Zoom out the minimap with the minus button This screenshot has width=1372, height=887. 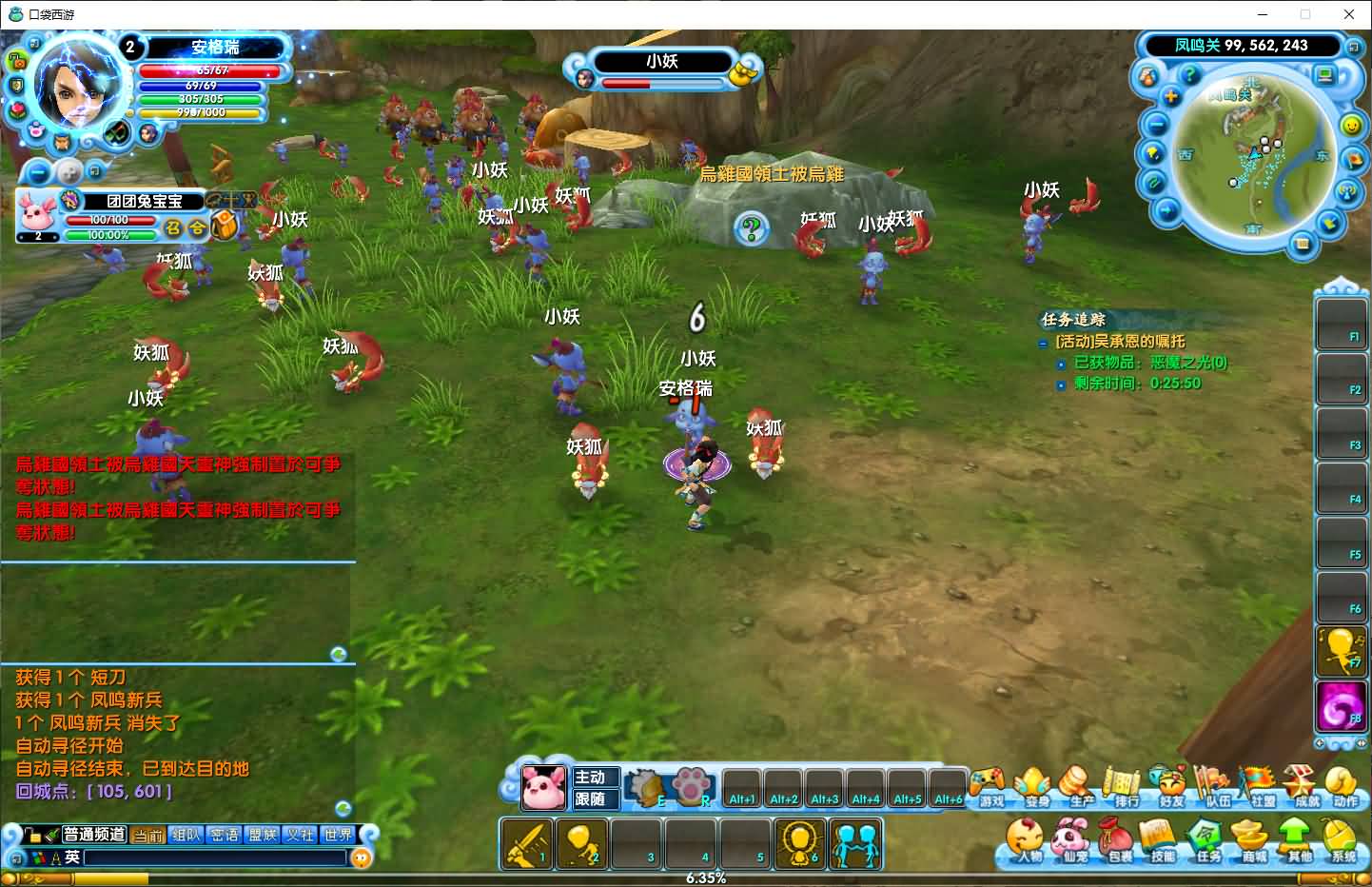tap(1156, 125)
